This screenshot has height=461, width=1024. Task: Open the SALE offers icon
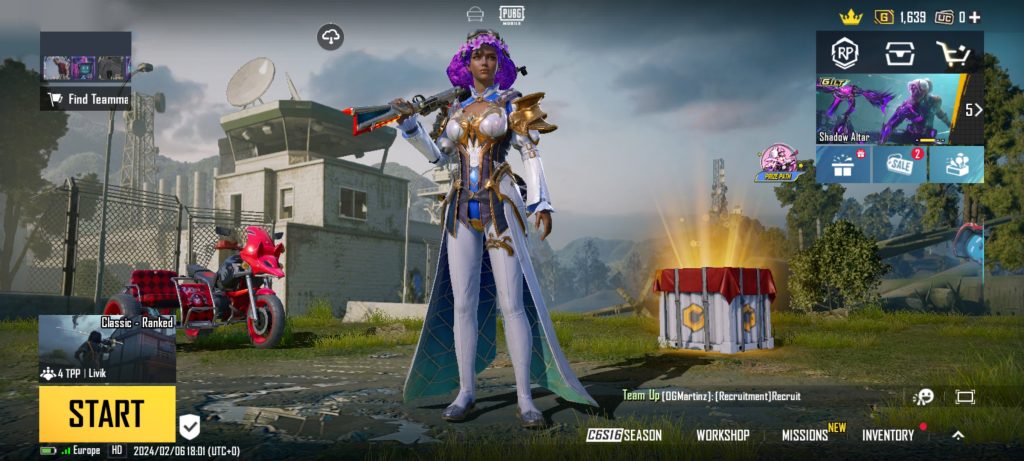(898, 165)
